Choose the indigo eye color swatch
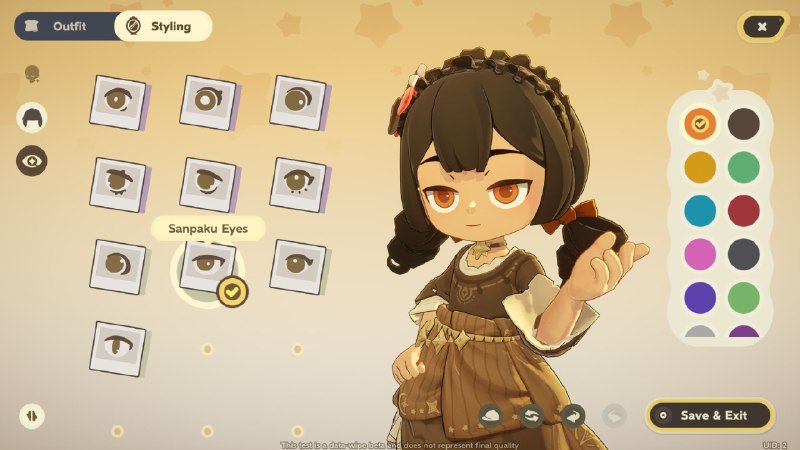800x450 pixels. pyautogui.click(x=700, y=298)
